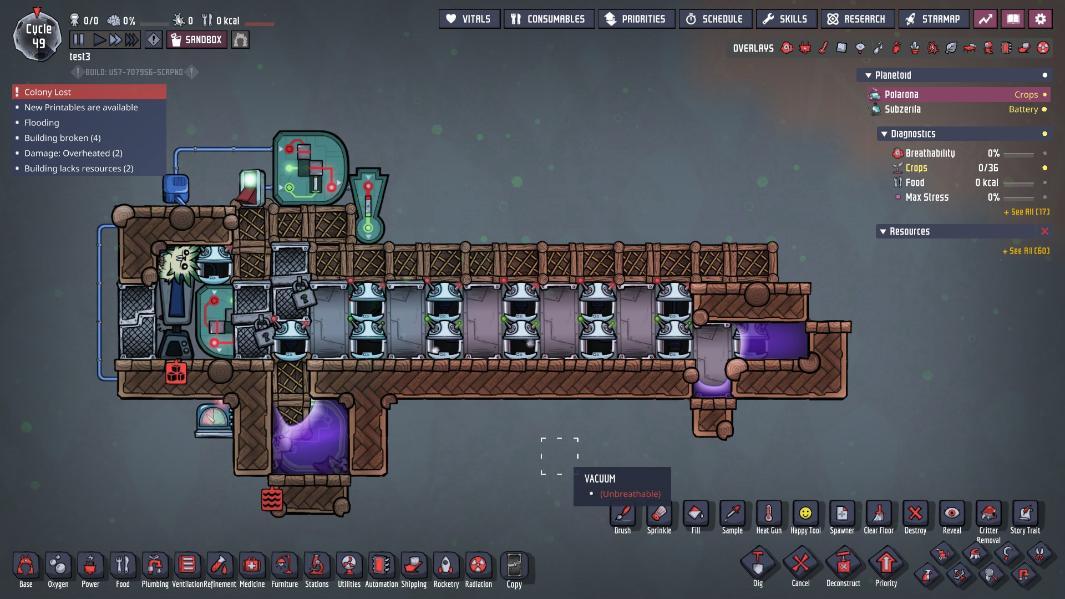Screen dimensions: 1065x599
Task: Open the Consumables panel
Action: 546,19
